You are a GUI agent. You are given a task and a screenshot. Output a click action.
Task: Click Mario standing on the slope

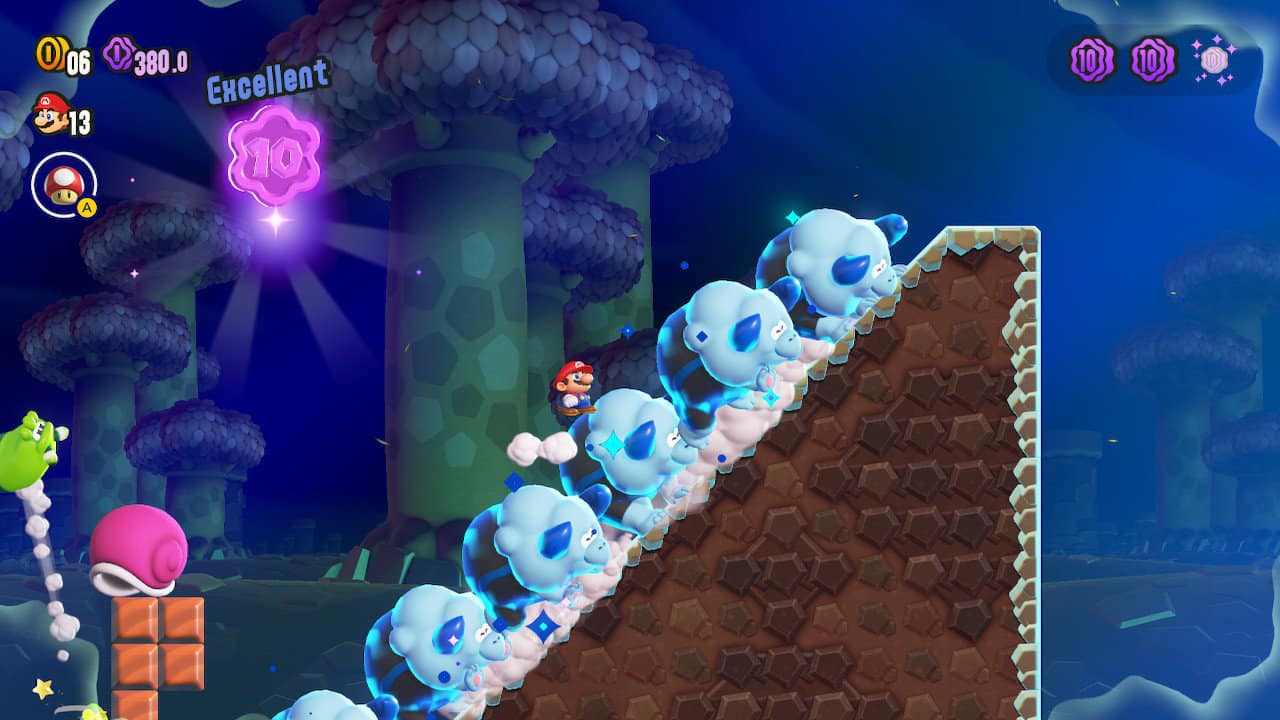575,390
